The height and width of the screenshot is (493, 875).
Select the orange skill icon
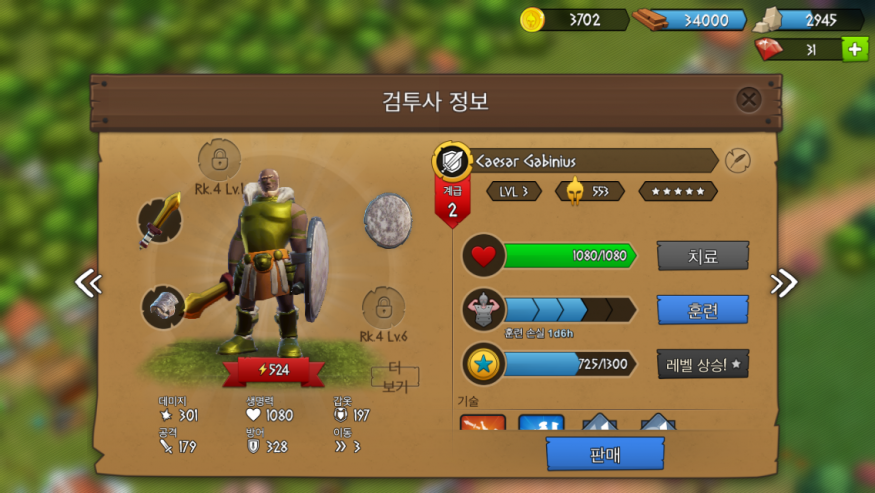[482, 424]
